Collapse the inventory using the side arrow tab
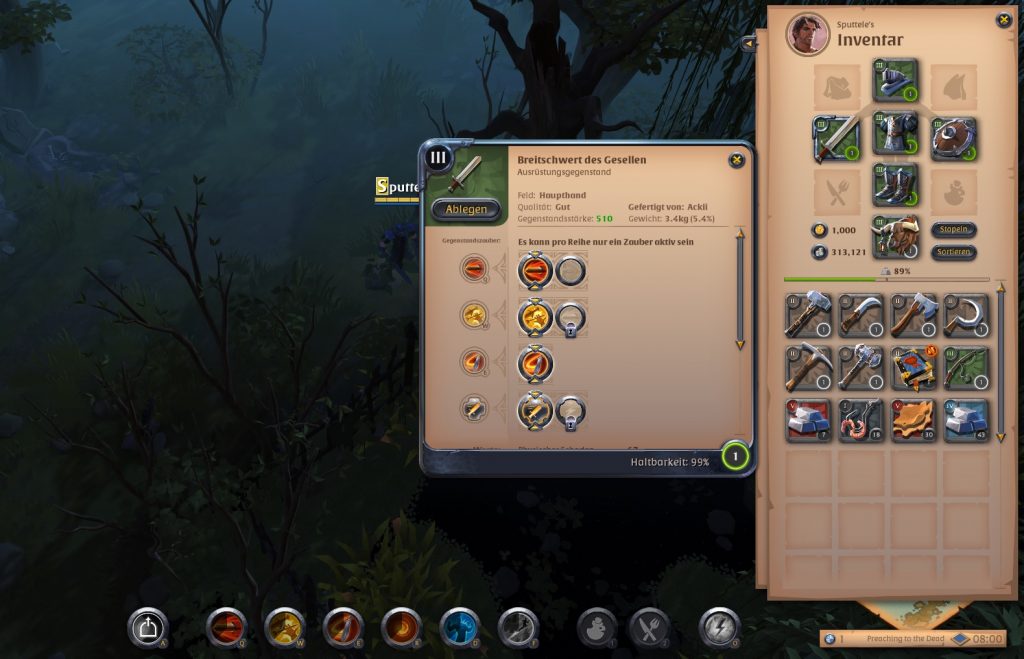This screenshot has height=659, width=1024. coord(749,43)
